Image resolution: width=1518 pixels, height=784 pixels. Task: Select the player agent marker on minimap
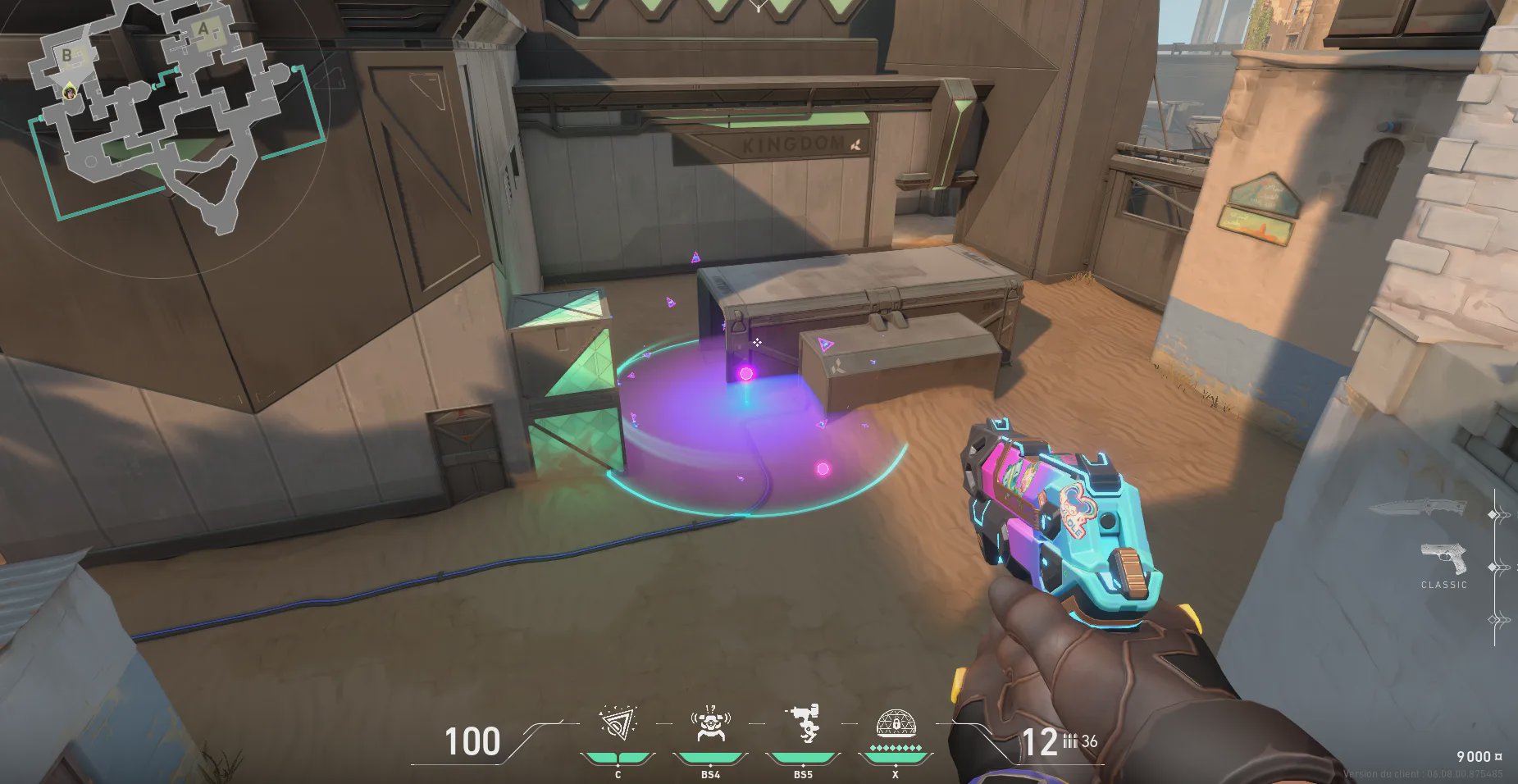pos(71,91)
